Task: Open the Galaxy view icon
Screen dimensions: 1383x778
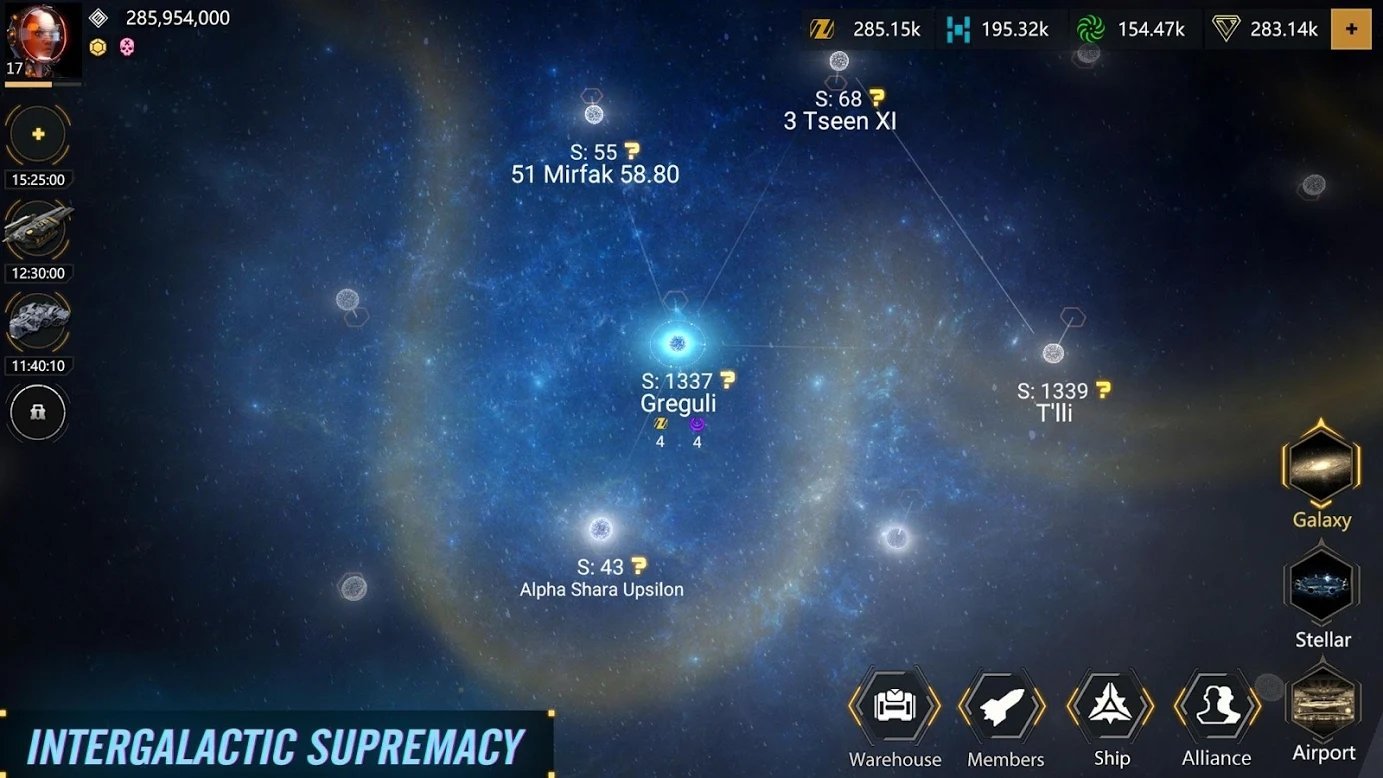Action: (1321, 465)
